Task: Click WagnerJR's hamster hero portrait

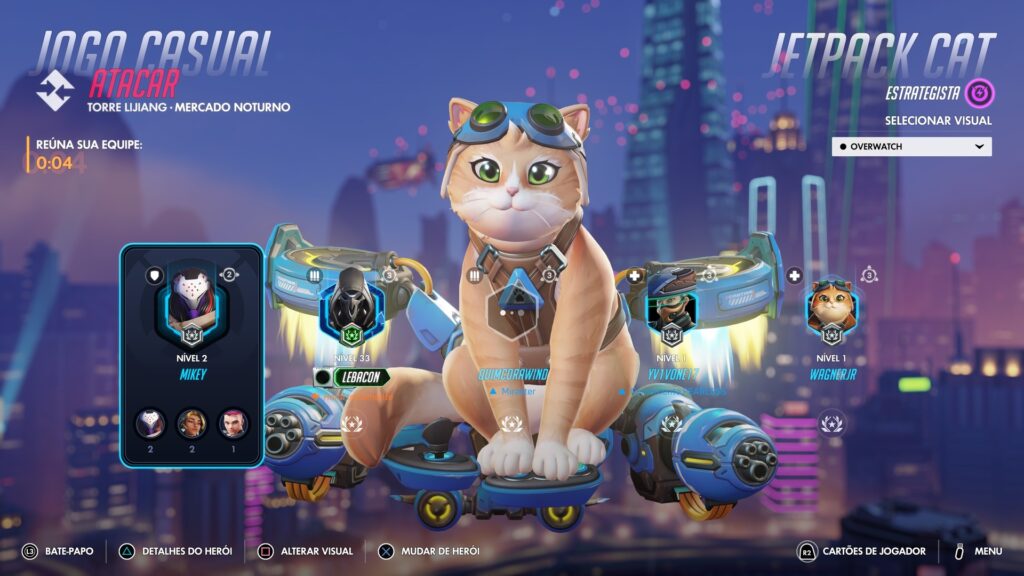Action: point(831,305)
